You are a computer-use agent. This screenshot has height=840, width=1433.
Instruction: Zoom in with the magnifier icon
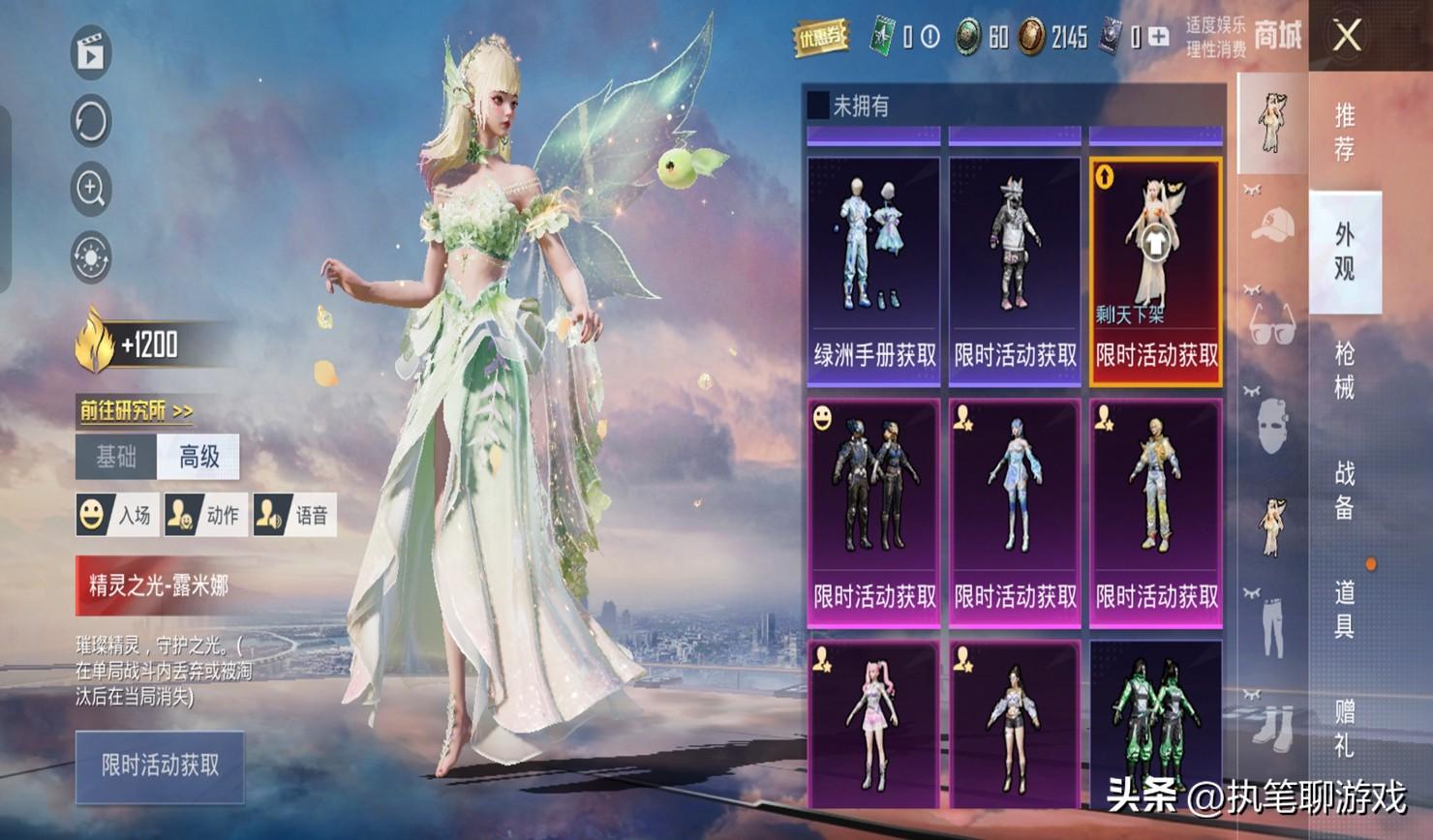[x=91, y=190]
